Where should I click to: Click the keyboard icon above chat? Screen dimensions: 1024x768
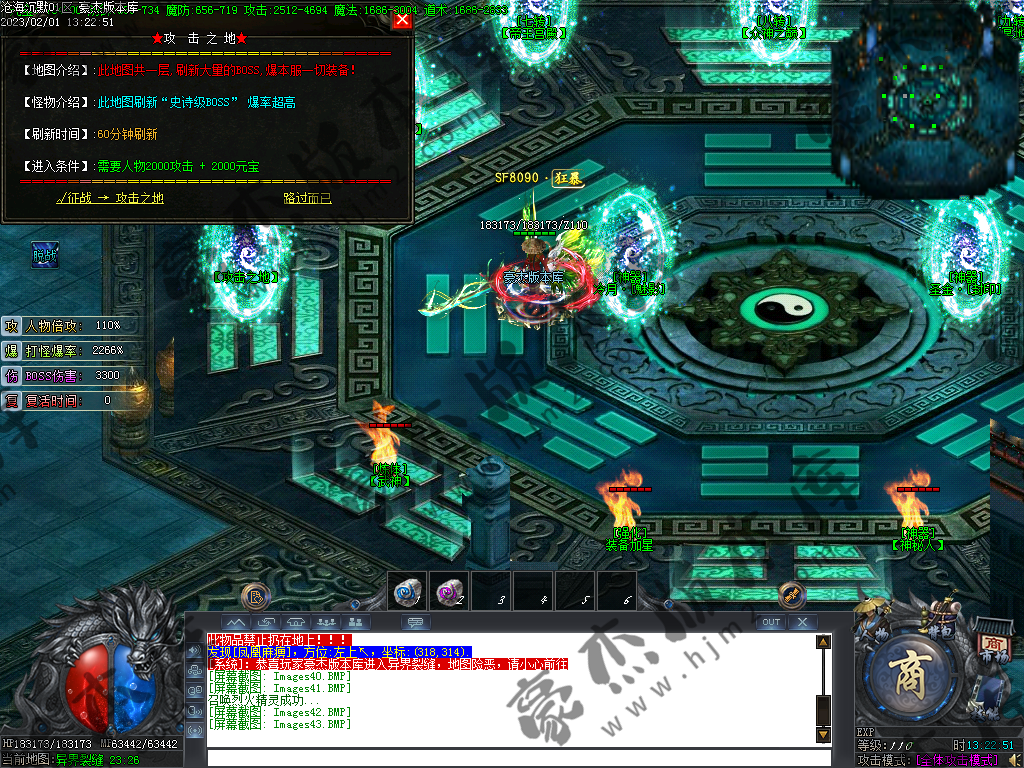coord(415,622)
